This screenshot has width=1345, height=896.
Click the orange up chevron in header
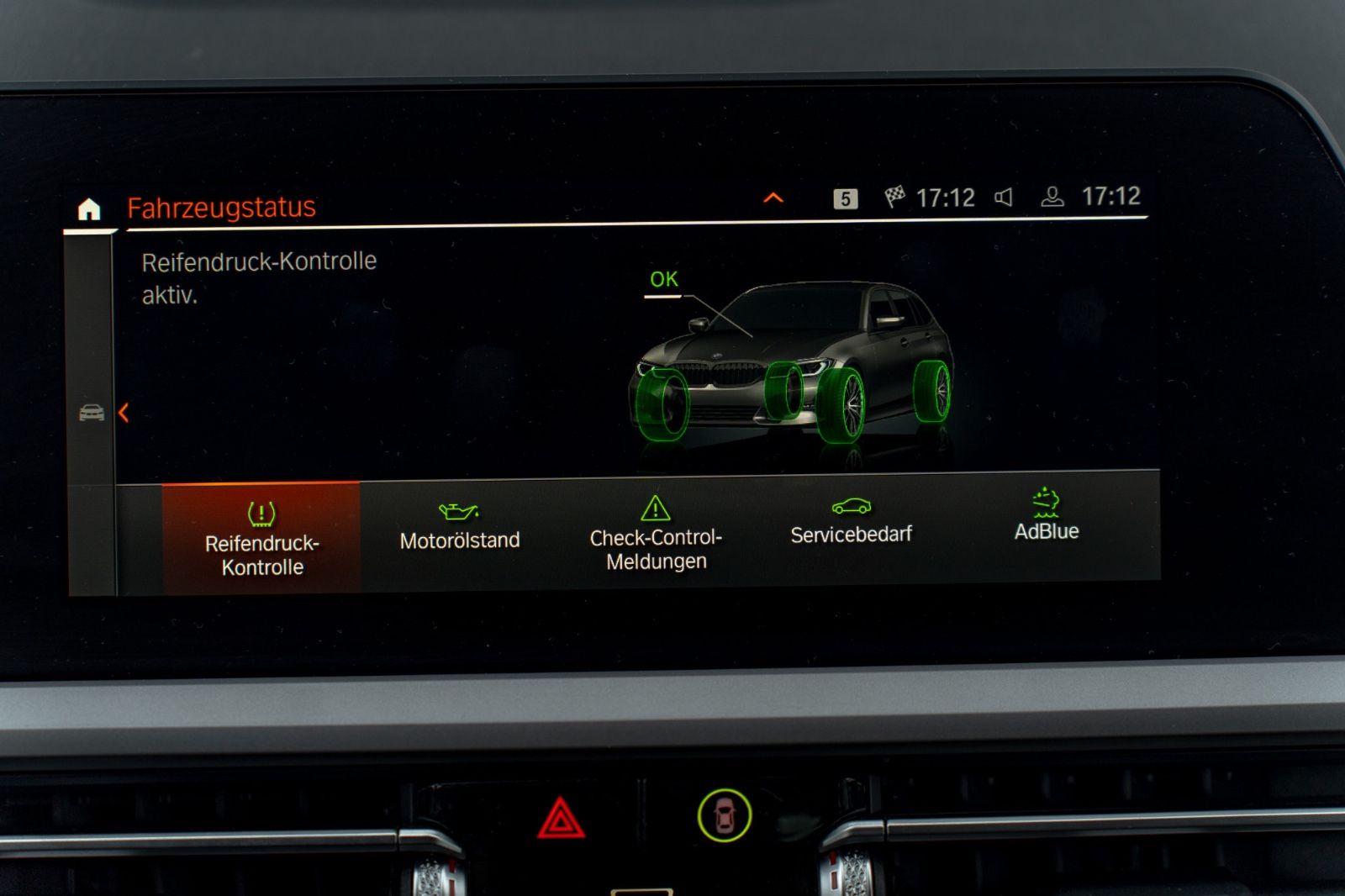pos(773,198)
